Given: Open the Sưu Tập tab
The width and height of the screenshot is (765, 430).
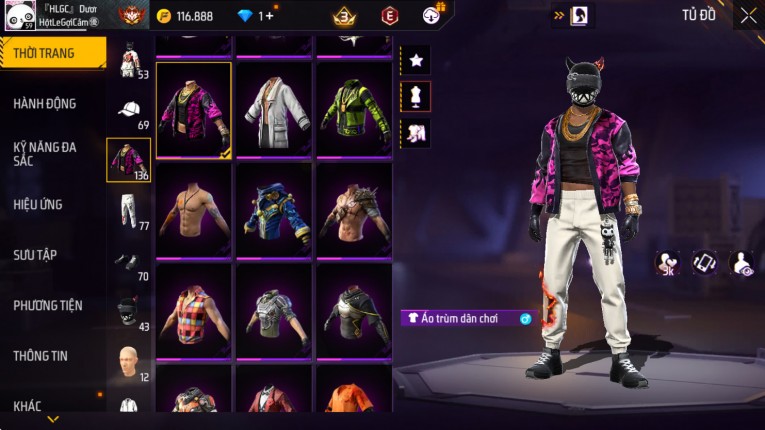Looking at the screenshot, I should 35,255.
